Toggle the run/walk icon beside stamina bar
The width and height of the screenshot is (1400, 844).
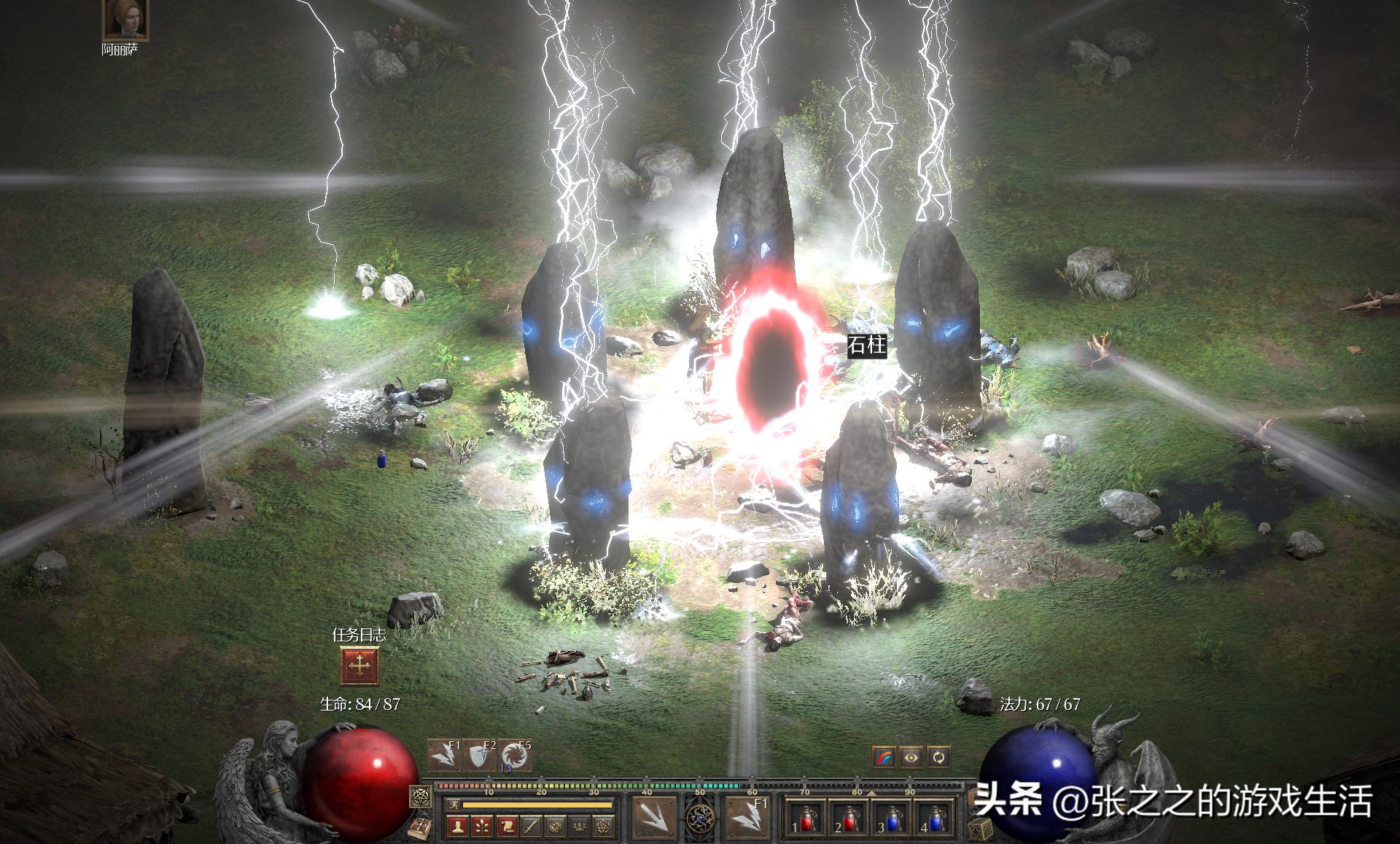pos(452,805)
